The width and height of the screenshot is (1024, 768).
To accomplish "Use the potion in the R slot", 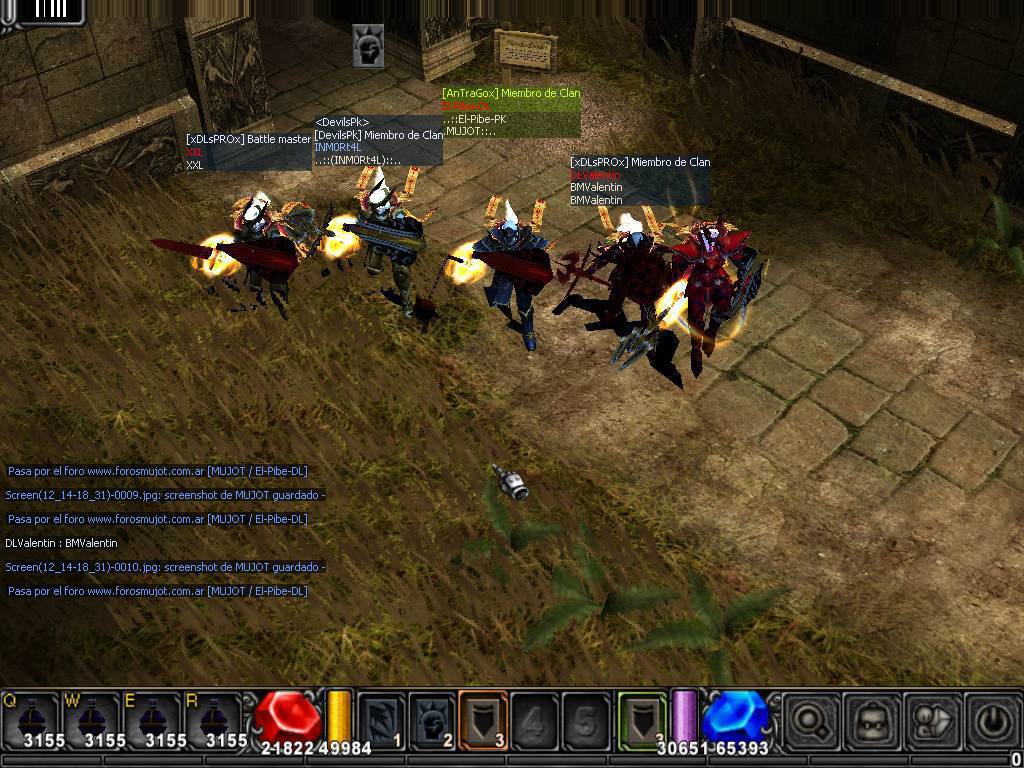I will (x=212, y=718).
